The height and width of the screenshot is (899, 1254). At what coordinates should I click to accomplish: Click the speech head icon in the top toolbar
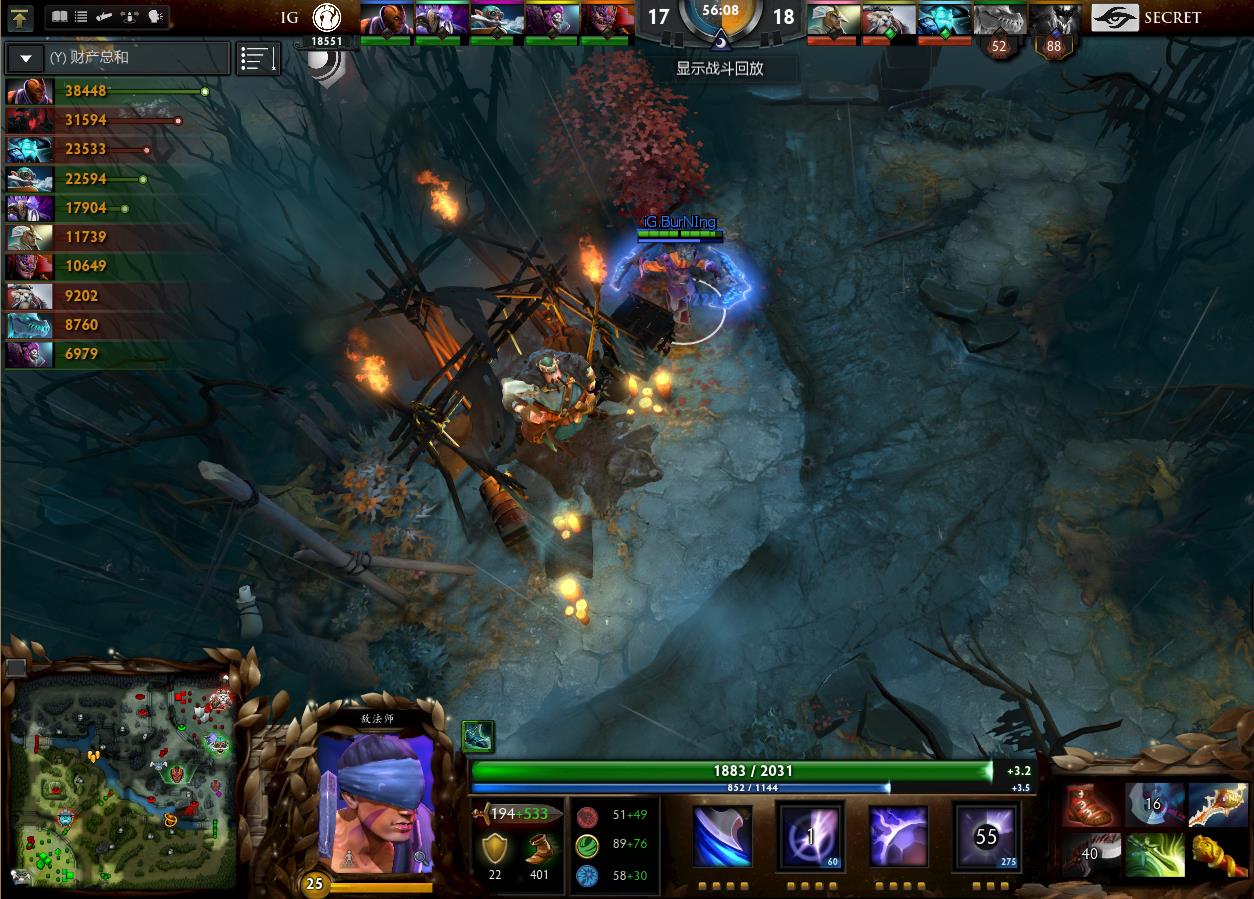click(155, 17)
